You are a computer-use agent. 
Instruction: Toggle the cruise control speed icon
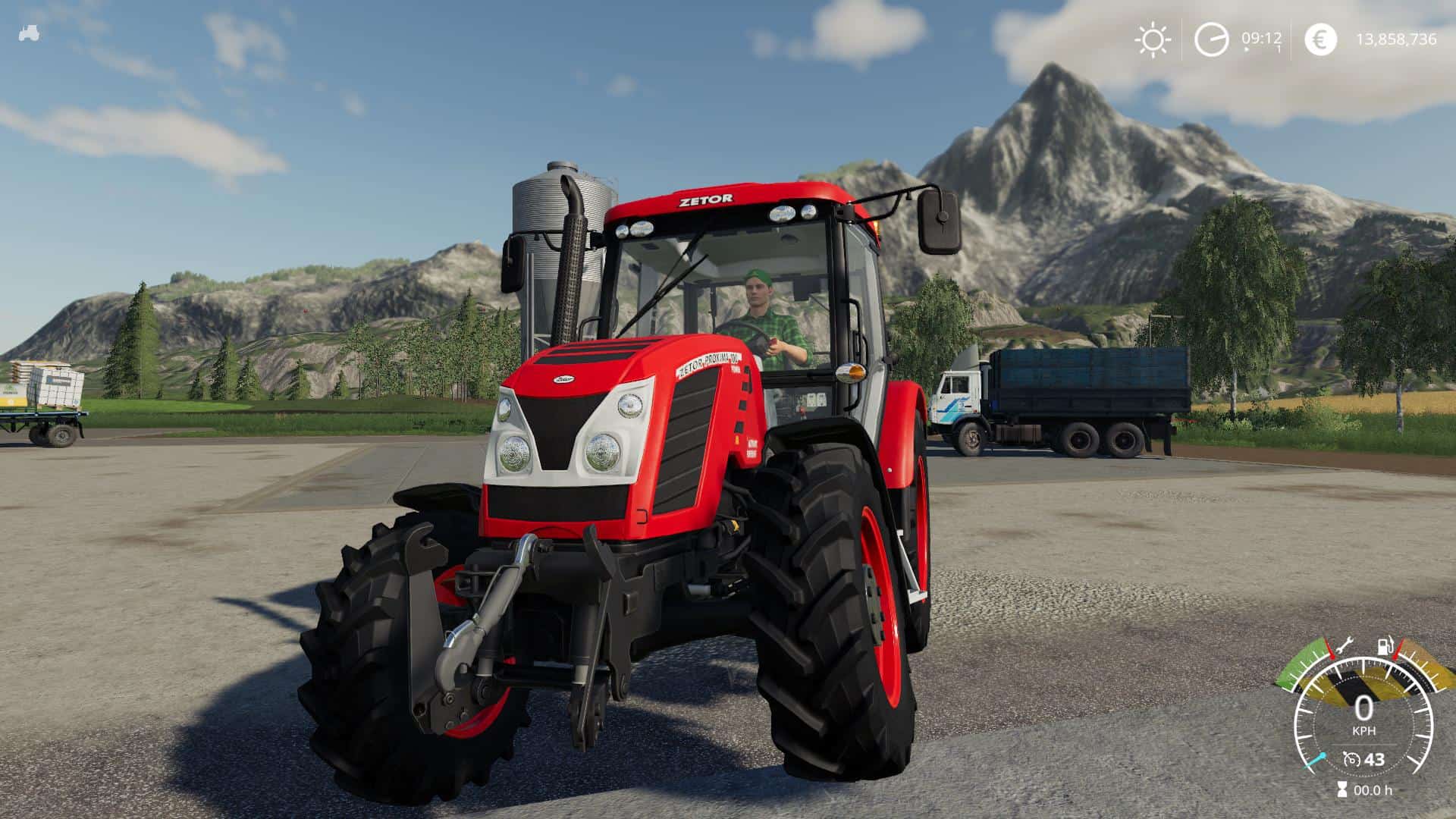(x=1351, y=759)
